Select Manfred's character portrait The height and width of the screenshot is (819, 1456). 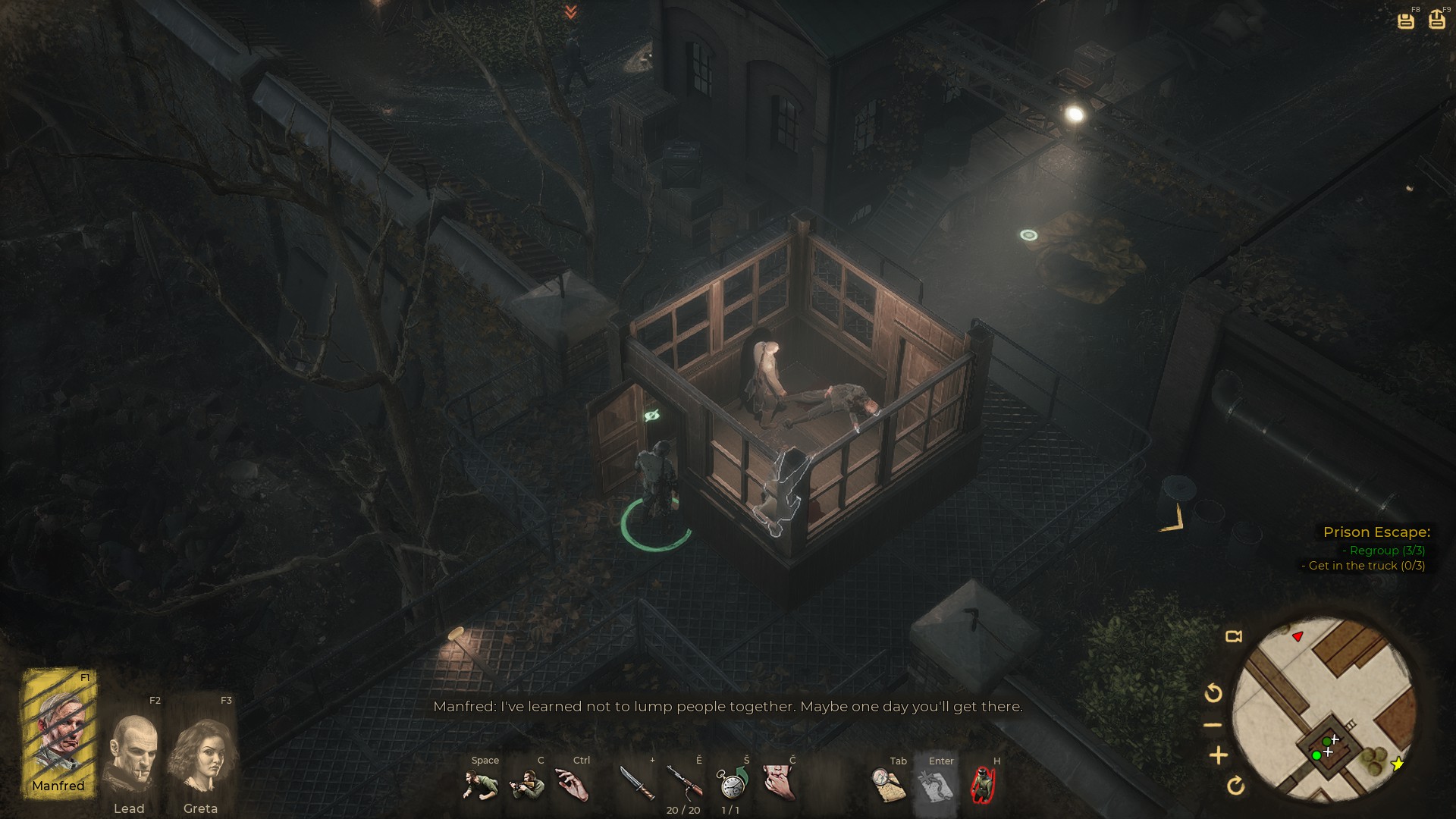coord(59,733)
